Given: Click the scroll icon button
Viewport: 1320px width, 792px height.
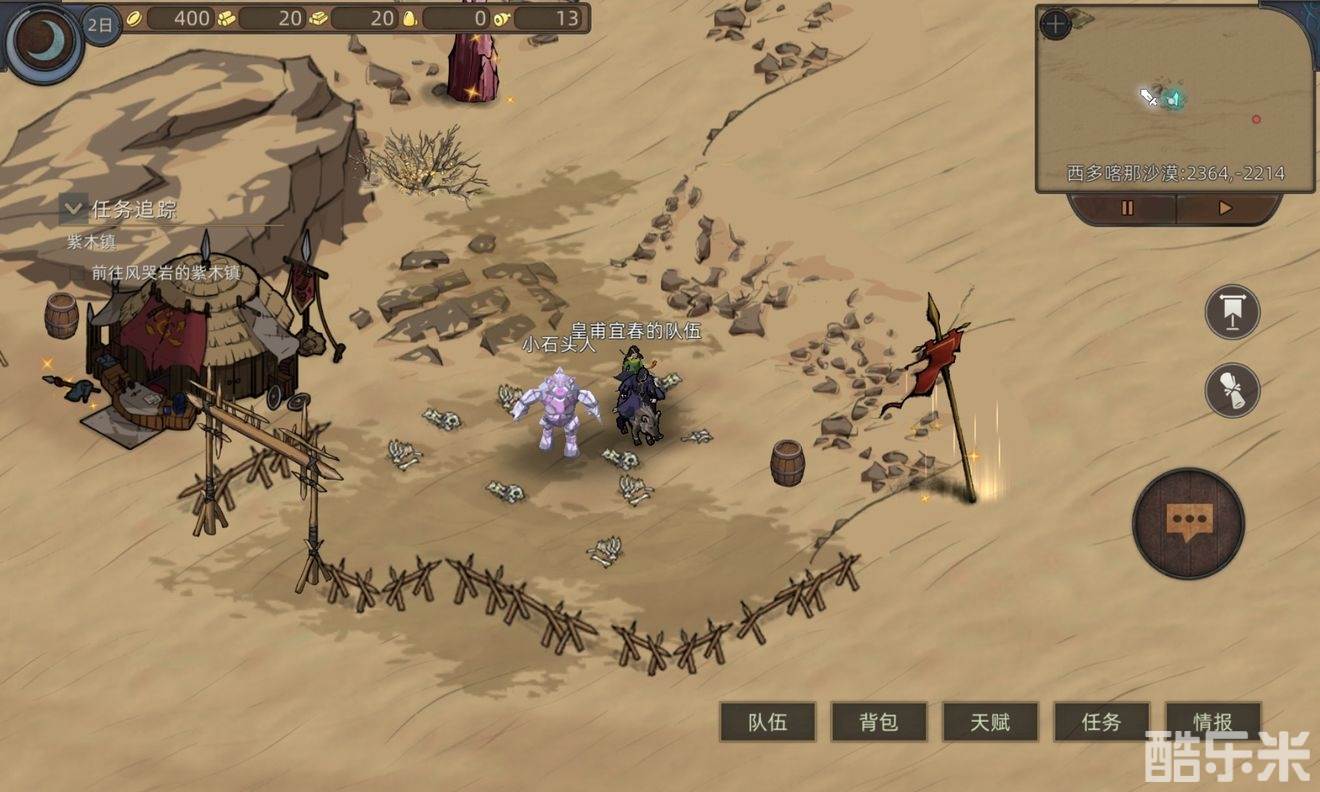Looking at the screenshot, I should point(1232,390).
